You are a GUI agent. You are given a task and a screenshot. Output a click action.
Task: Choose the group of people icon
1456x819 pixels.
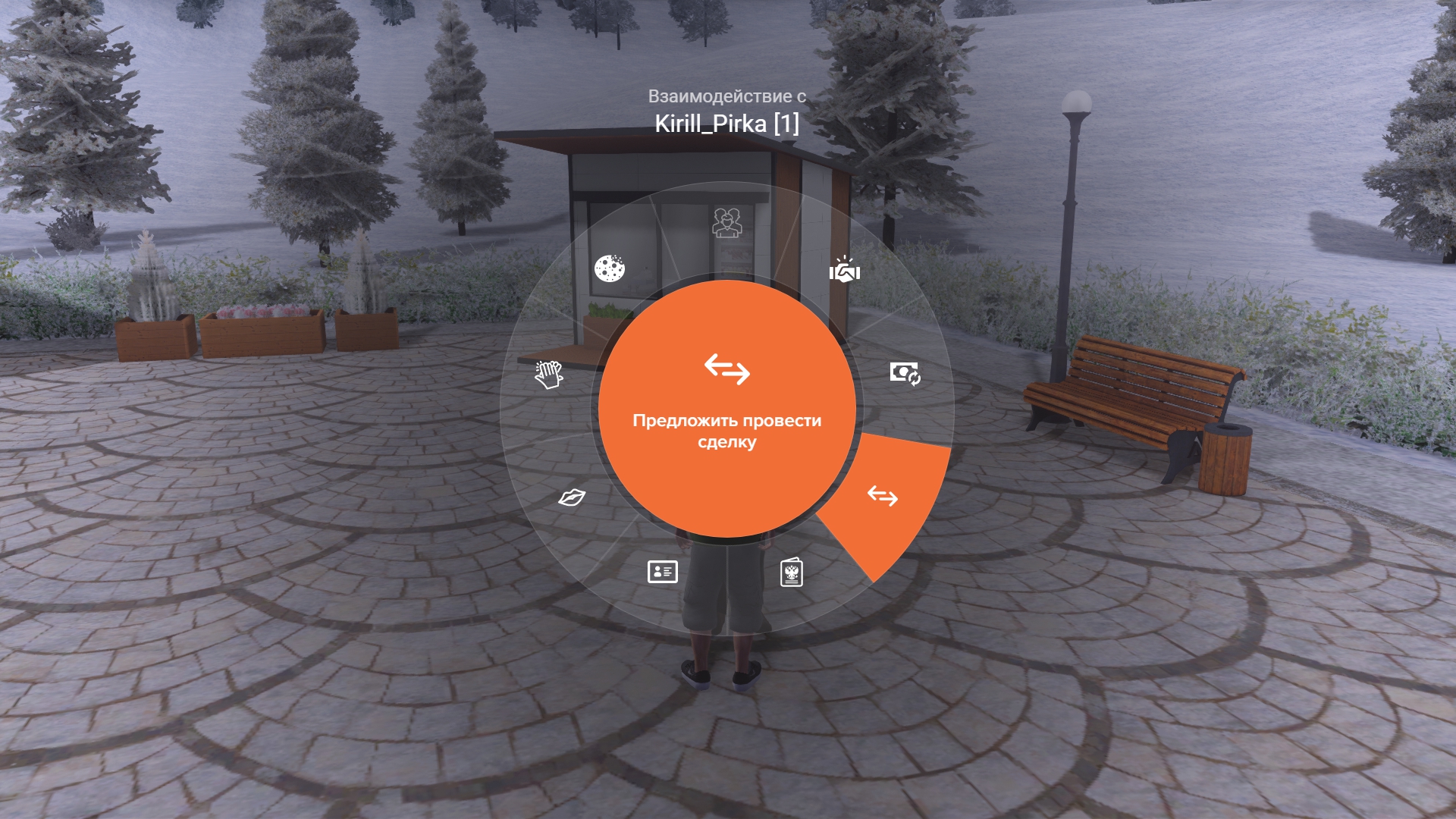[727, 223]
